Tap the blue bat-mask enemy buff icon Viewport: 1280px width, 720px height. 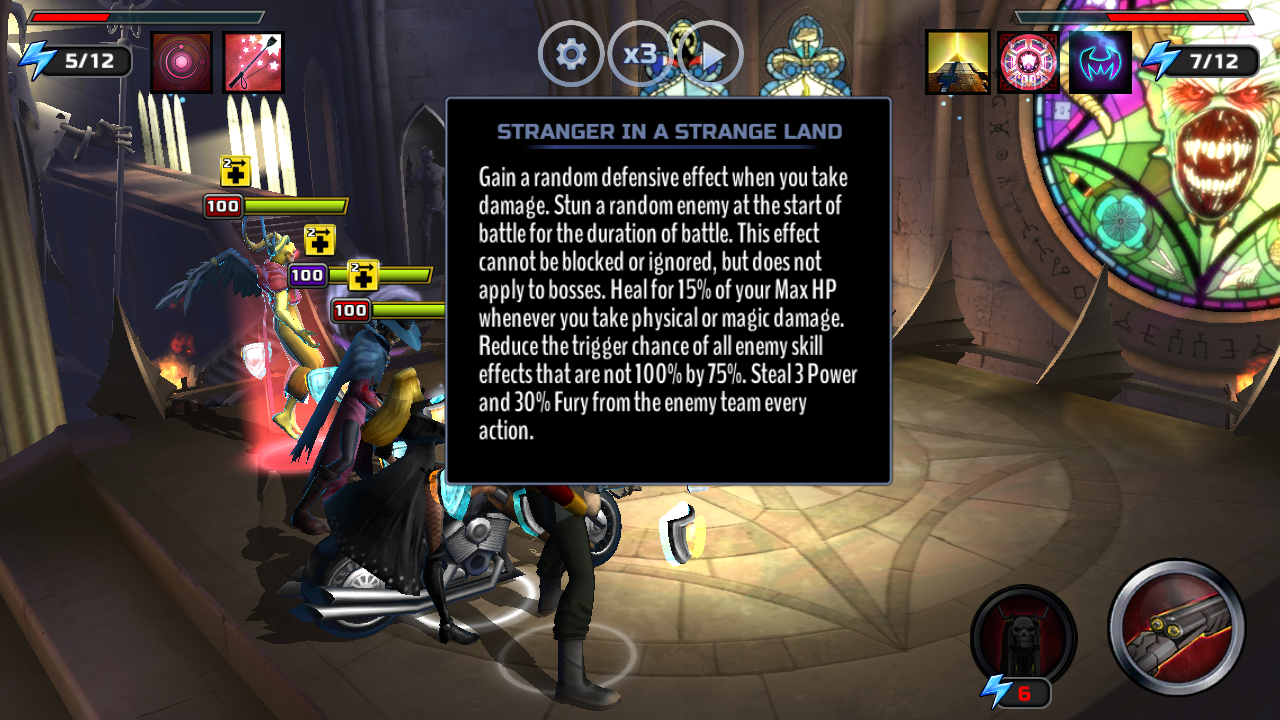pos(1100,62)
